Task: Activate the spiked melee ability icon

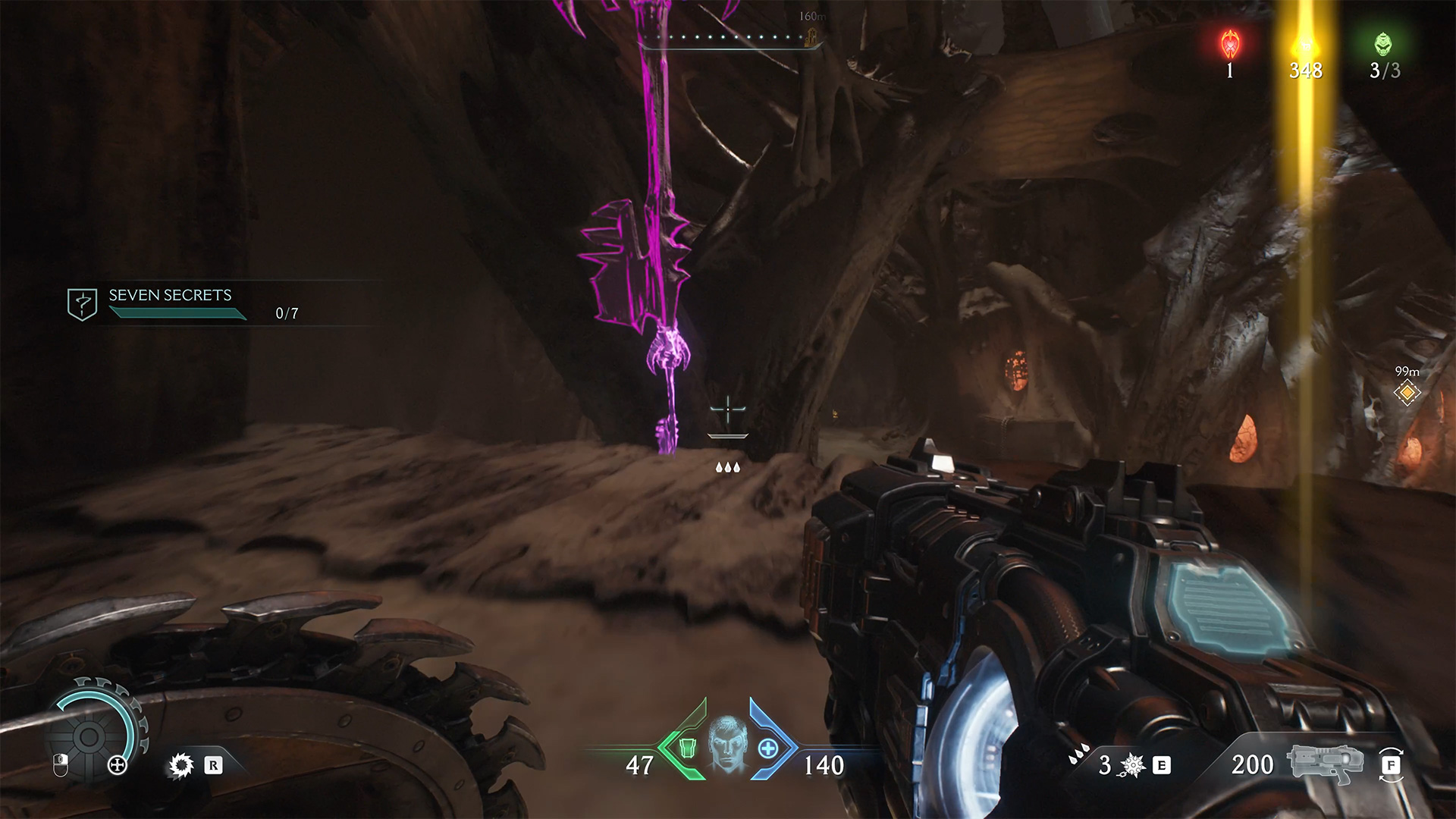Action: pos(1133,765)
